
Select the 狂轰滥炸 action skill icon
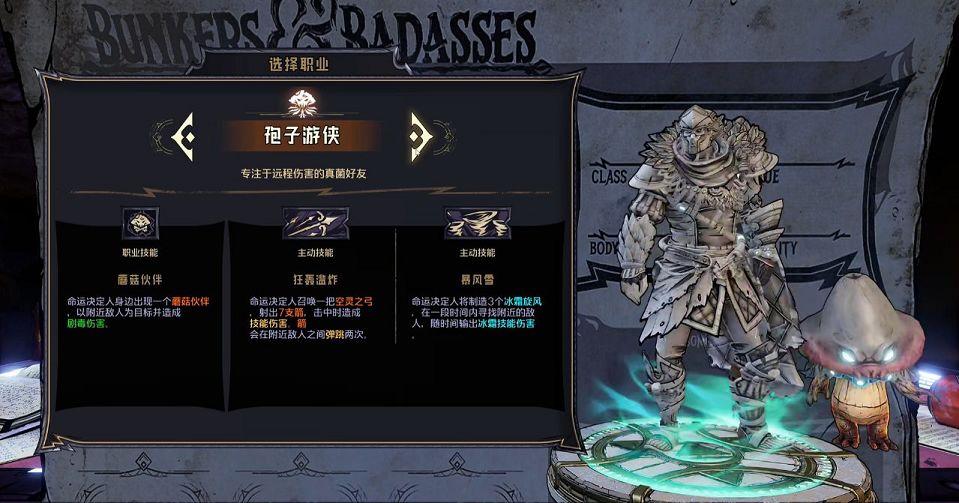click(x=314, y=222)
